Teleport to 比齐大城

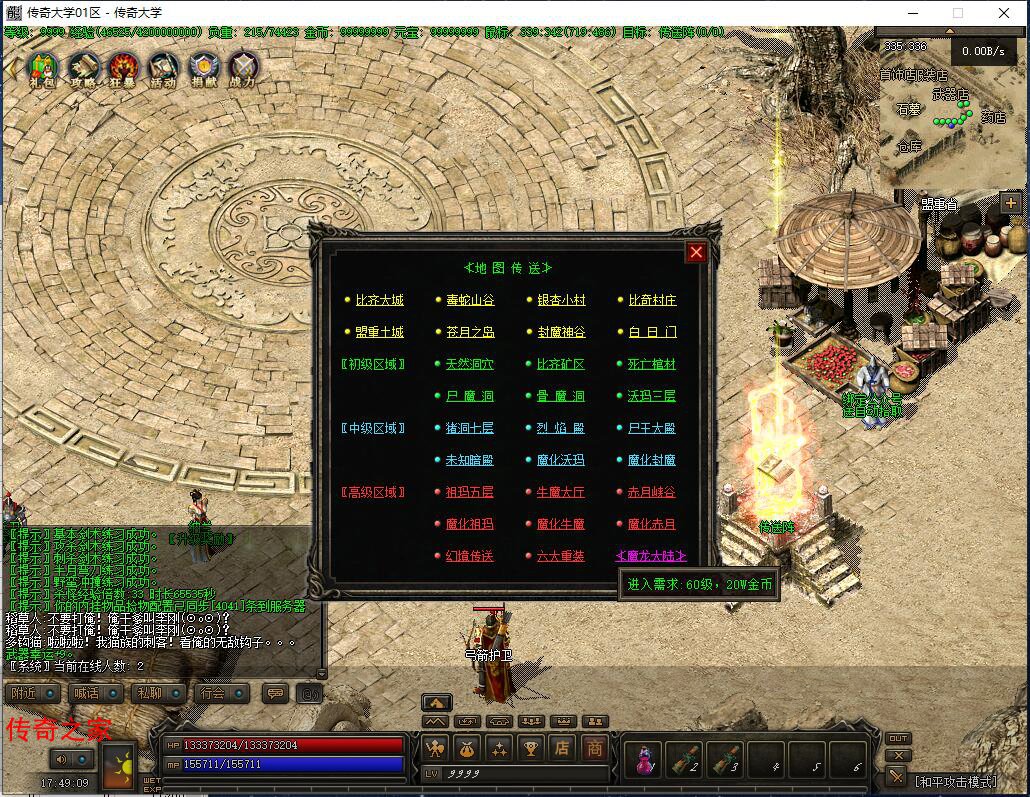(x=379, y=300)
